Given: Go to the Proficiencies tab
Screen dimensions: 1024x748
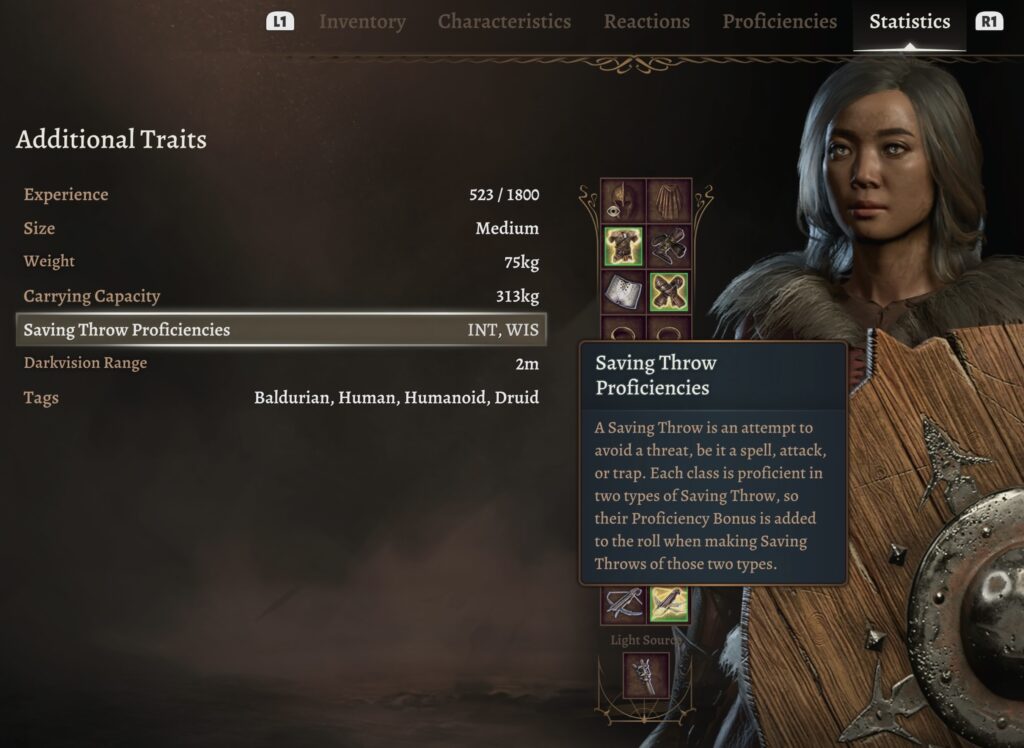Looking at the screenshot, I should point(779,22).
